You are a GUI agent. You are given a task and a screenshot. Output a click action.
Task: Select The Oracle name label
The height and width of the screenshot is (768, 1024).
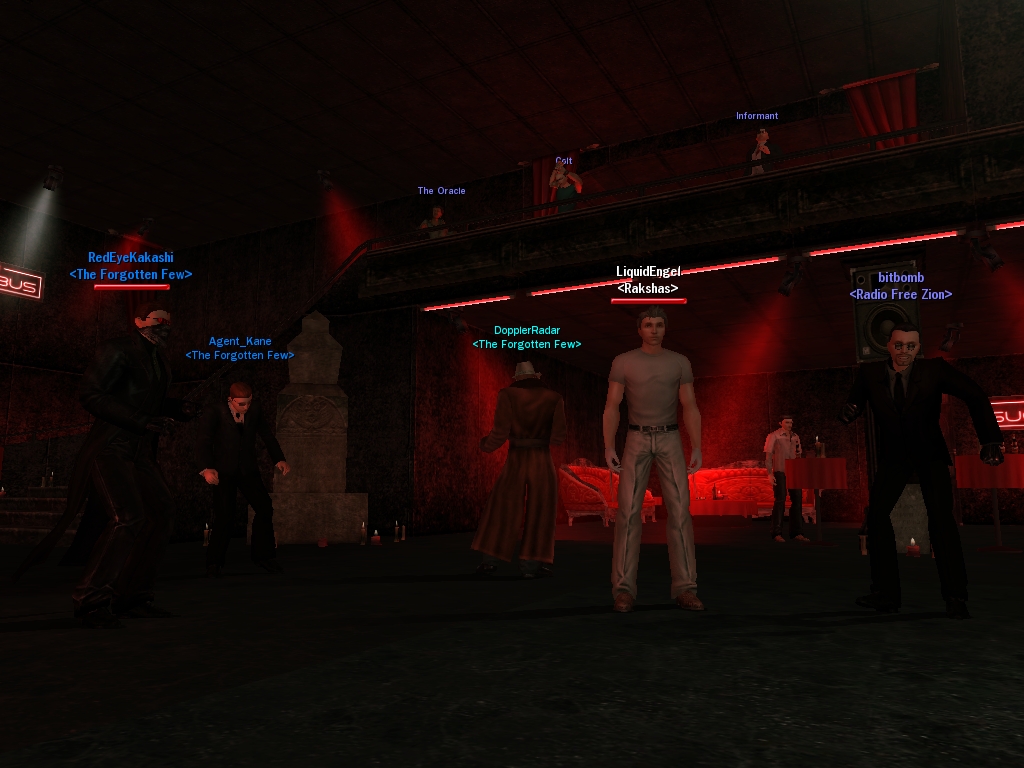(x=441, y=191)
